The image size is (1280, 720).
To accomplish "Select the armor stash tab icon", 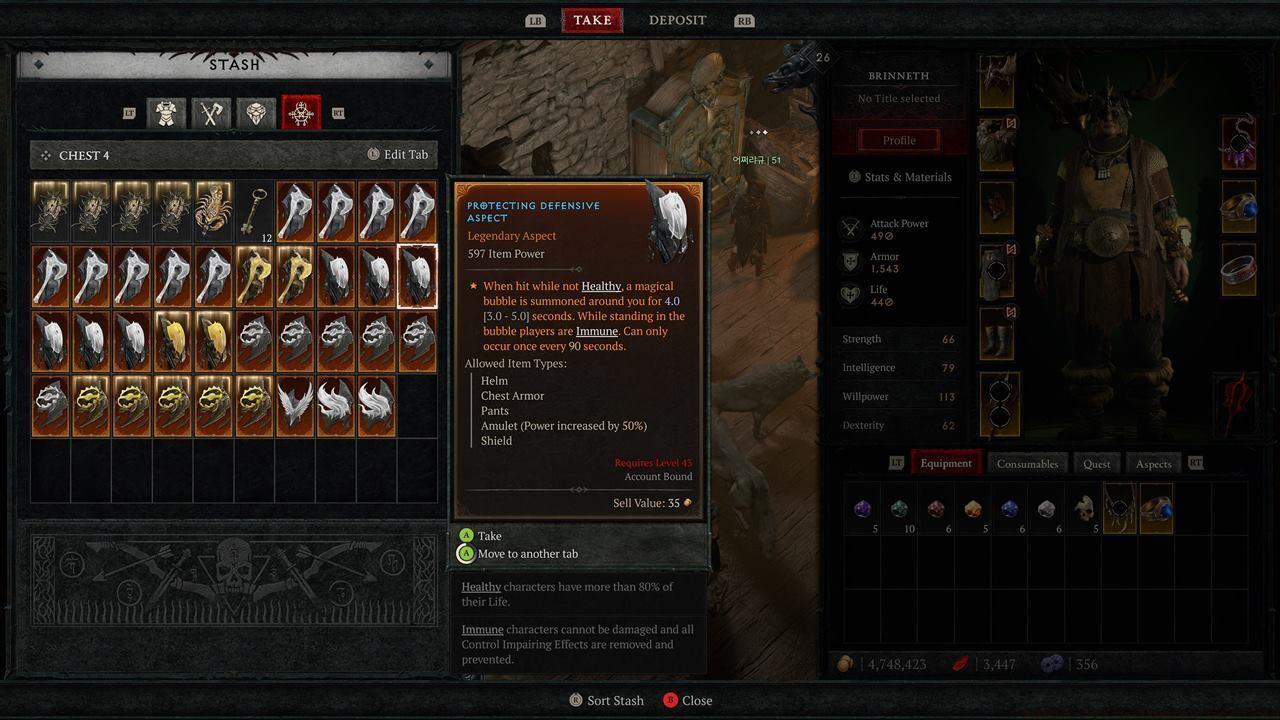I will coord(166,113).
